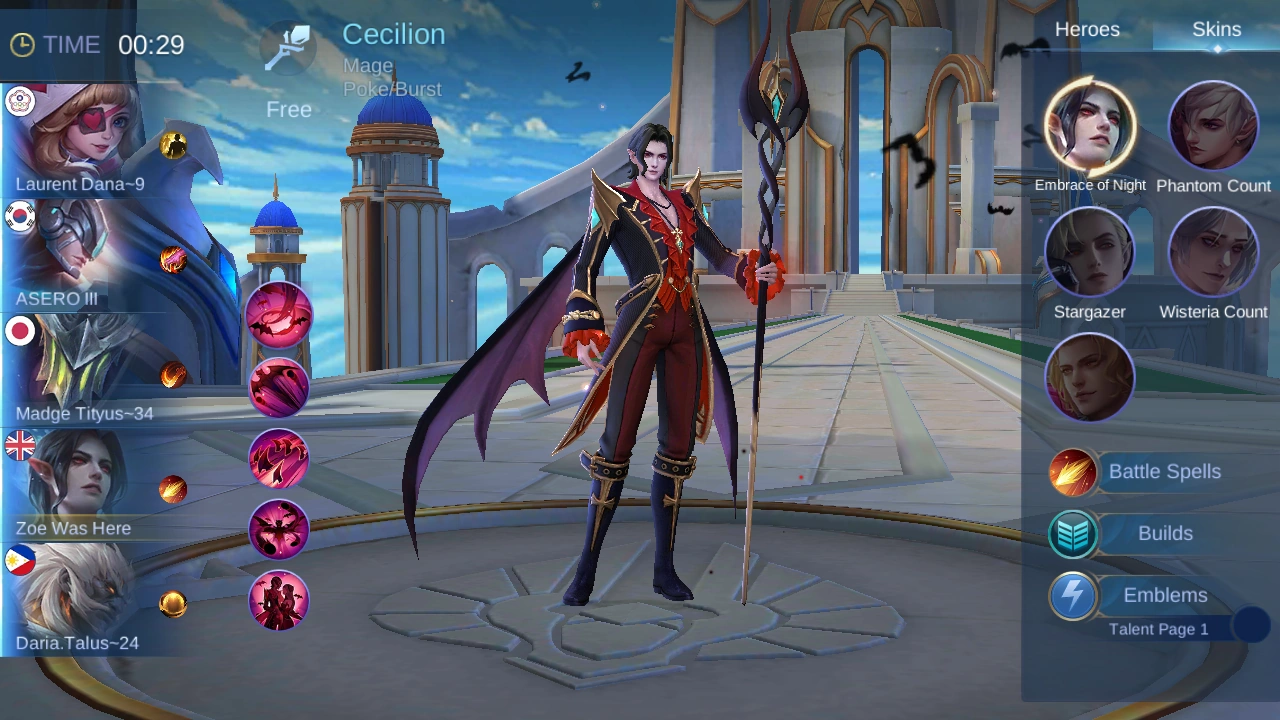Image resolution: width=1280 pixels, height=720 pixels.
Task: Select the Skins tab
Action: (x=1216, y=29)
